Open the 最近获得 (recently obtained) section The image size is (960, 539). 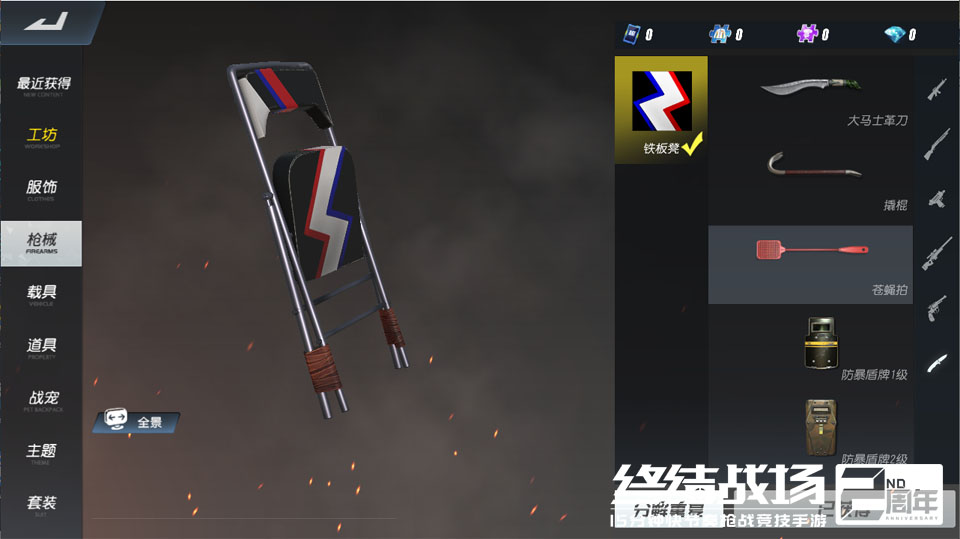coord(43,86)
